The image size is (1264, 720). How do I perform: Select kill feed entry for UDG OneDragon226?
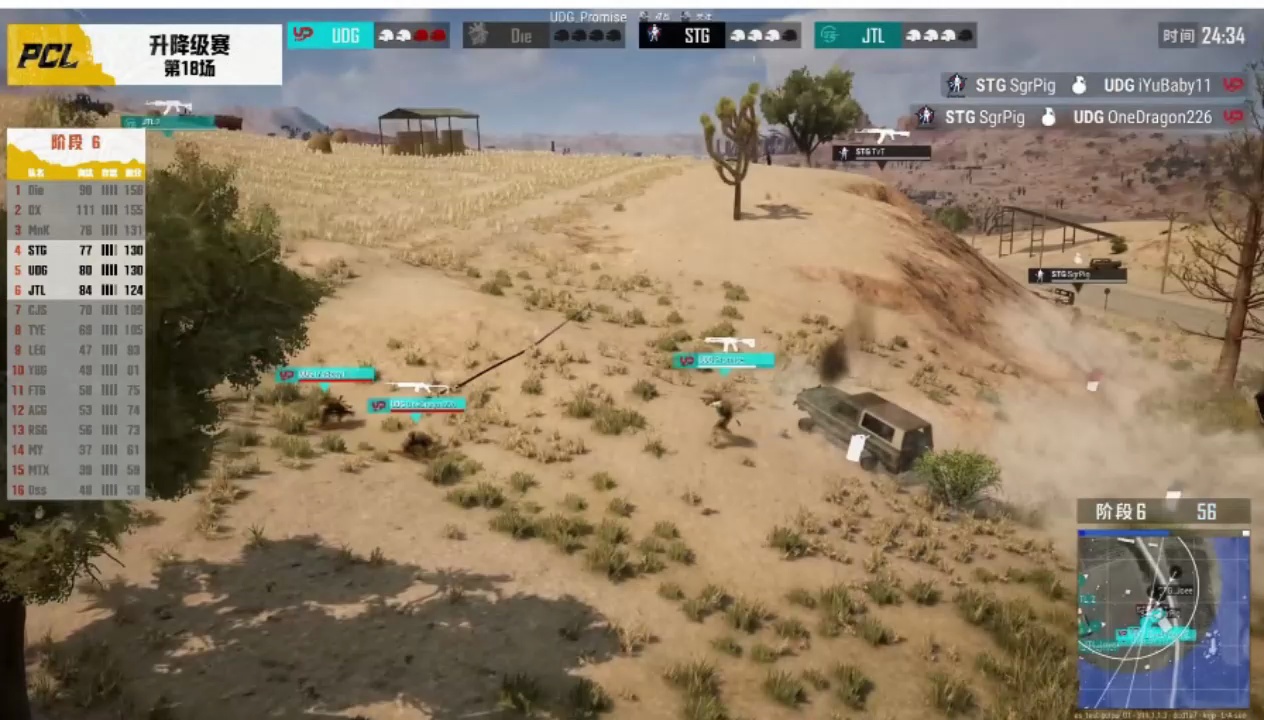coord(1080,117)
